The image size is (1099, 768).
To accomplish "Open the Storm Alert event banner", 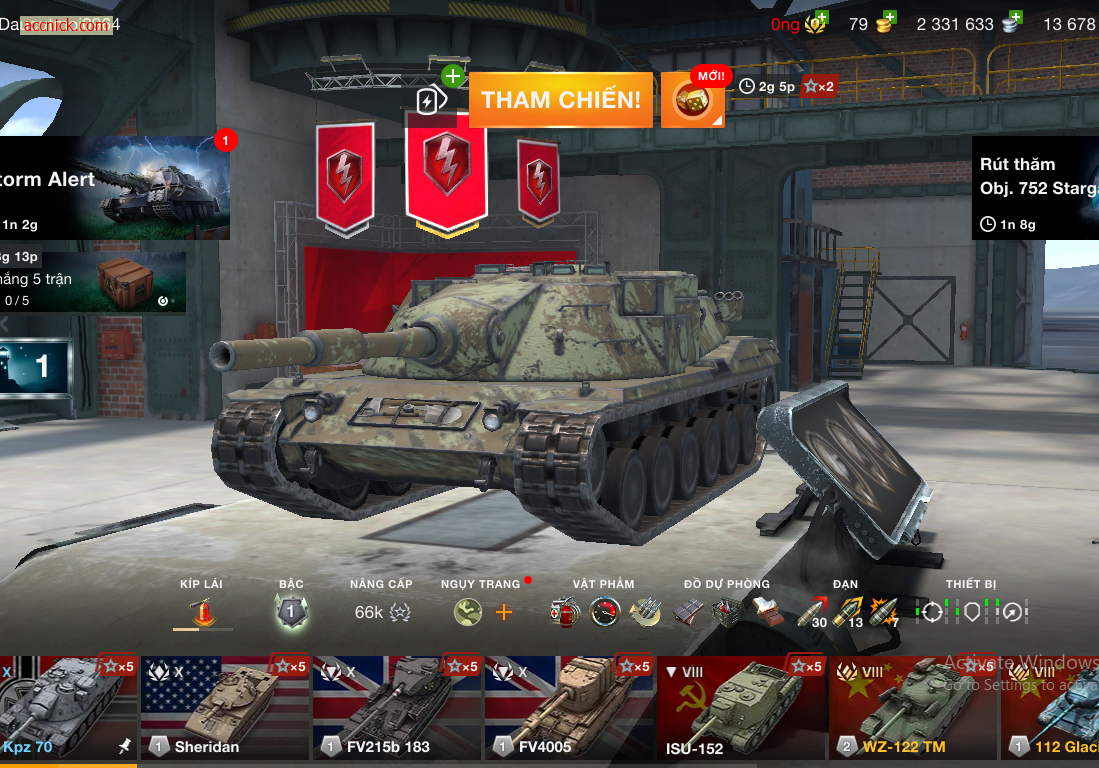I will [x=115, y=188].
